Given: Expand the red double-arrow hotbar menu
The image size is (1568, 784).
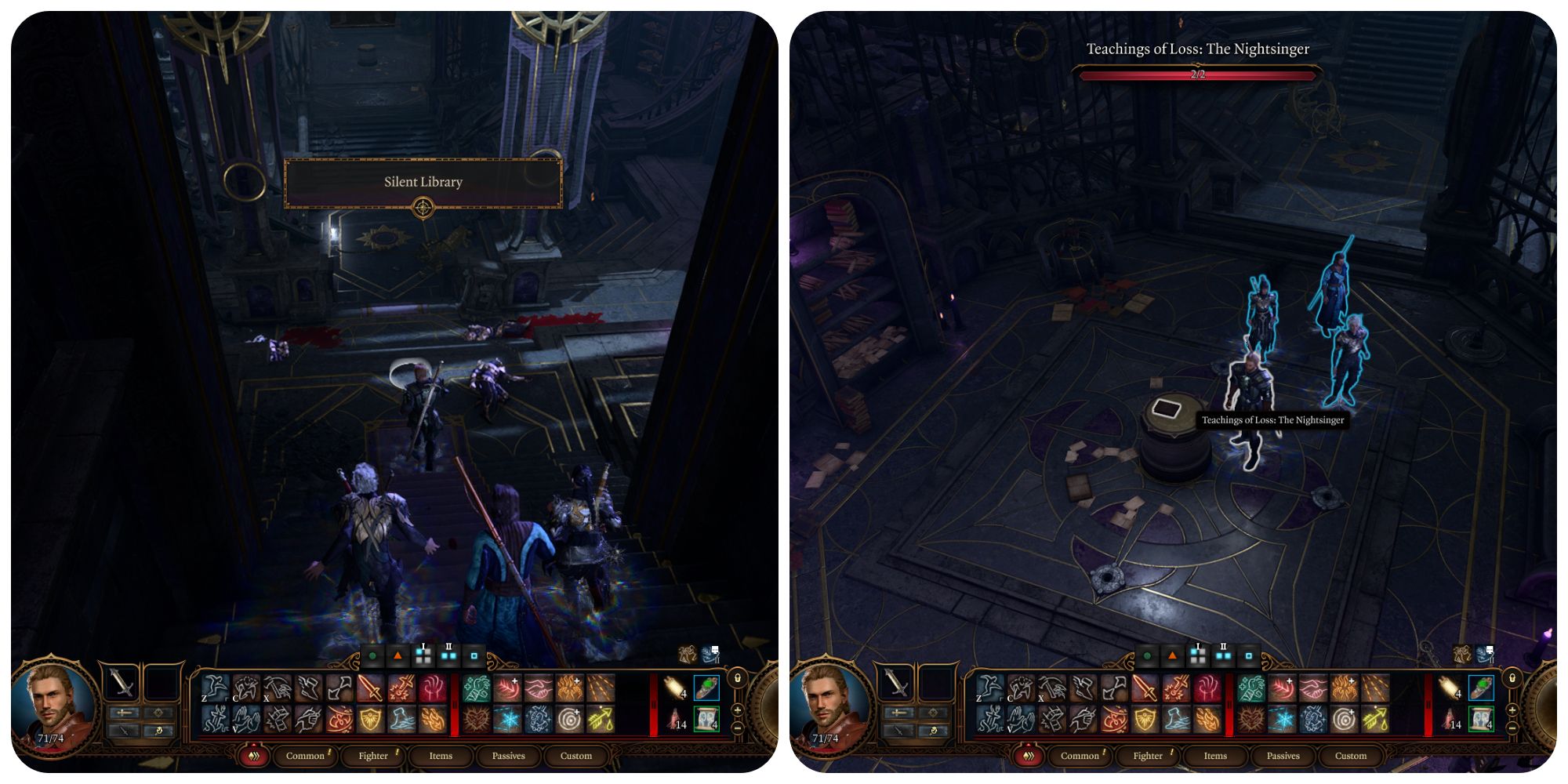Looking at the screenshot, I should click(x=255, y=756).
